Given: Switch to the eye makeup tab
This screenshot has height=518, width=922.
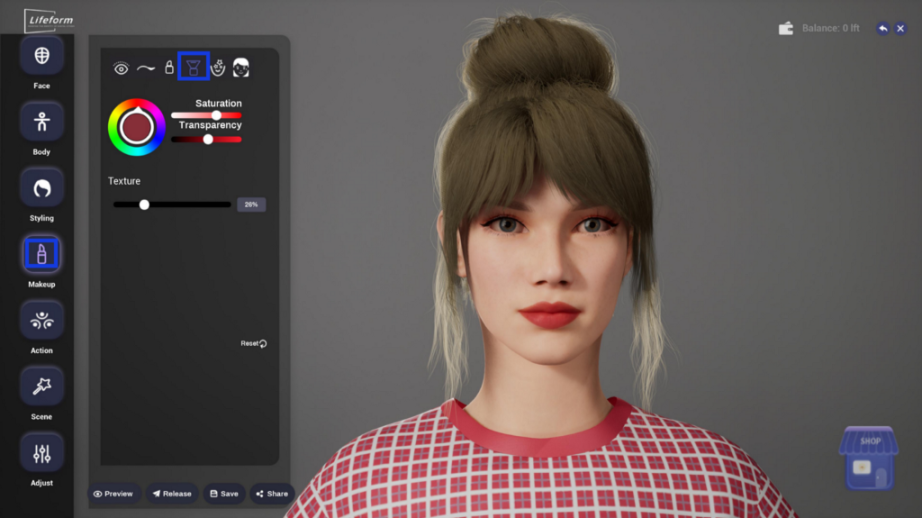Looking at the screenshot, I should 121,68.
